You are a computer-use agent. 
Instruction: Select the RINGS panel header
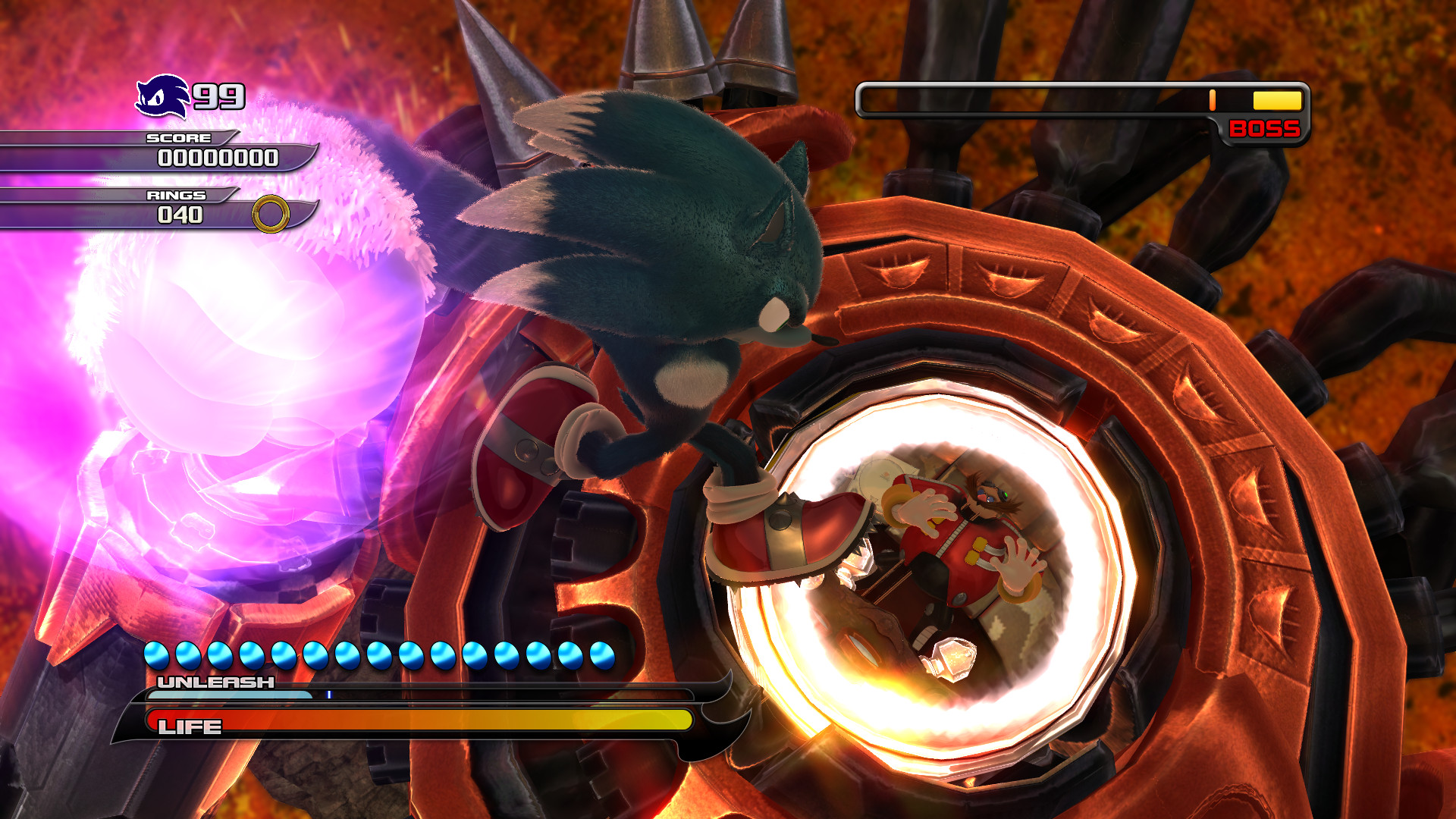pyautogui.click(x=175, y=195)
